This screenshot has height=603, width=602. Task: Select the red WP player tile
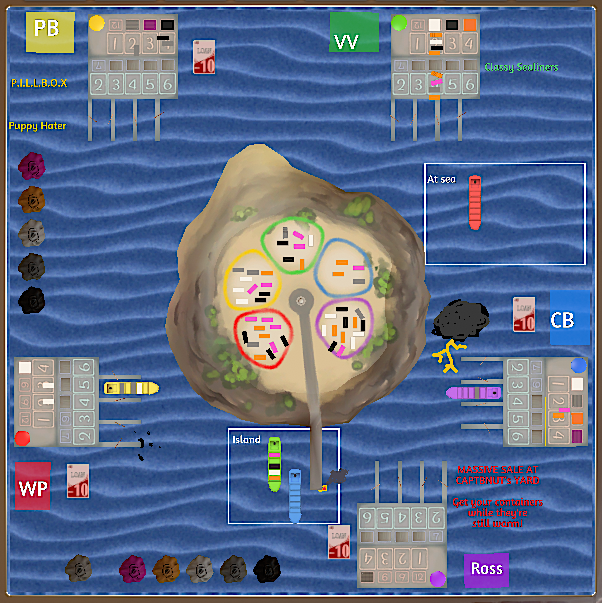pyautogui.click(x=33, y=486)
